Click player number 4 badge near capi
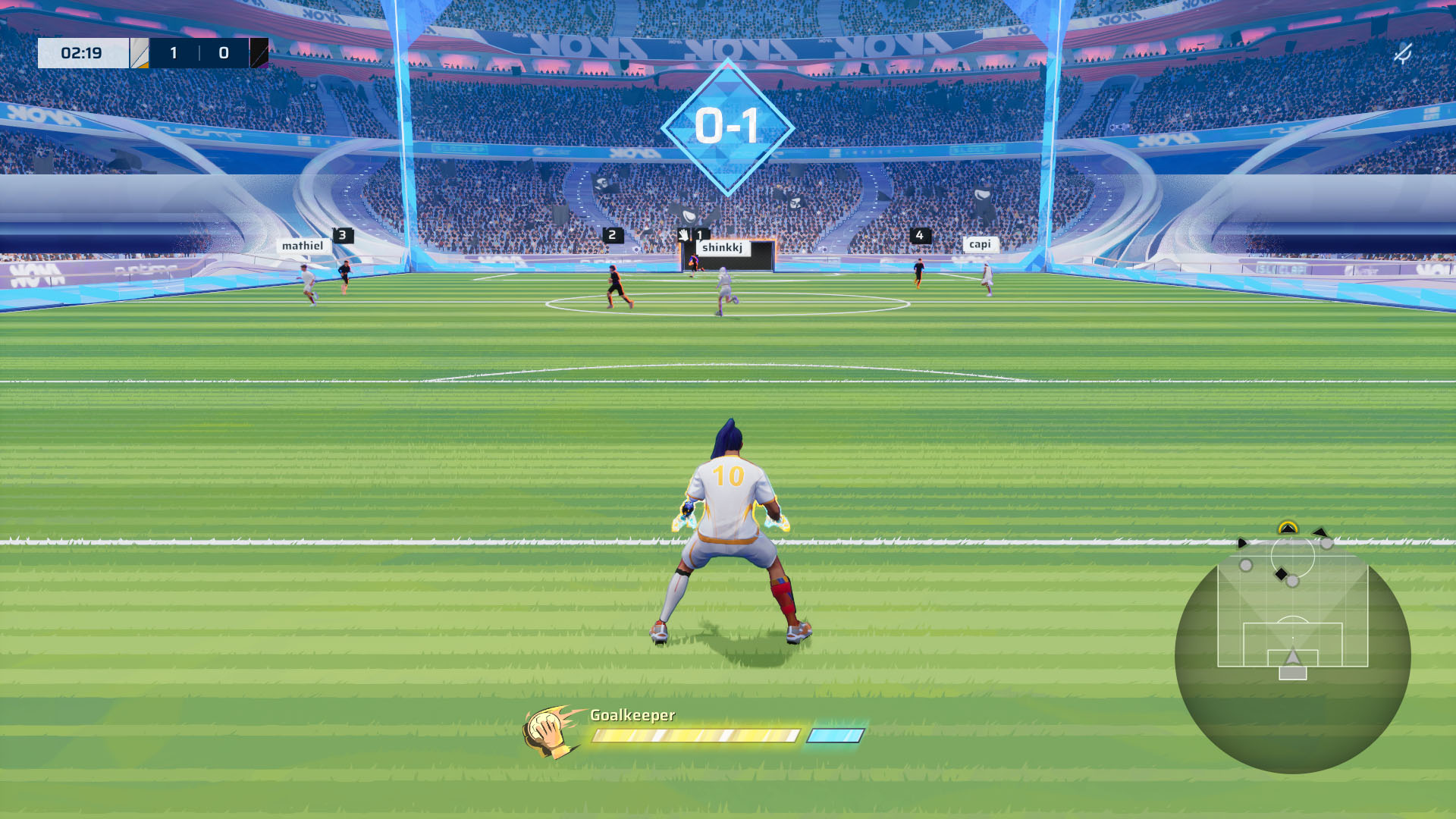Image resolution: width=1456 pixels, height=819 pixels. point(919,236)
